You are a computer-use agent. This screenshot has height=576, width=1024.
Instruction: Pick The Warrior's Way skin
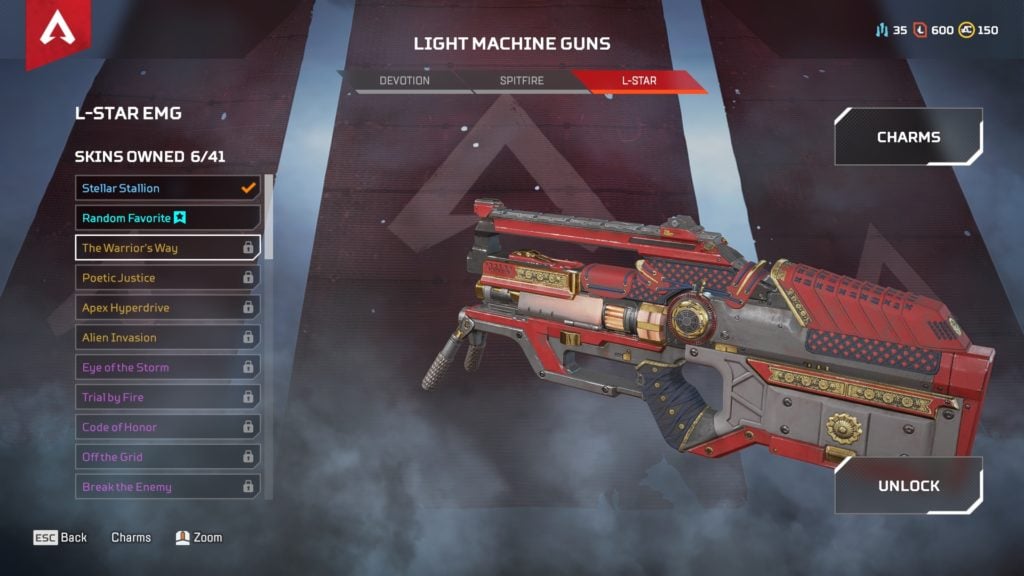point(168,247)
